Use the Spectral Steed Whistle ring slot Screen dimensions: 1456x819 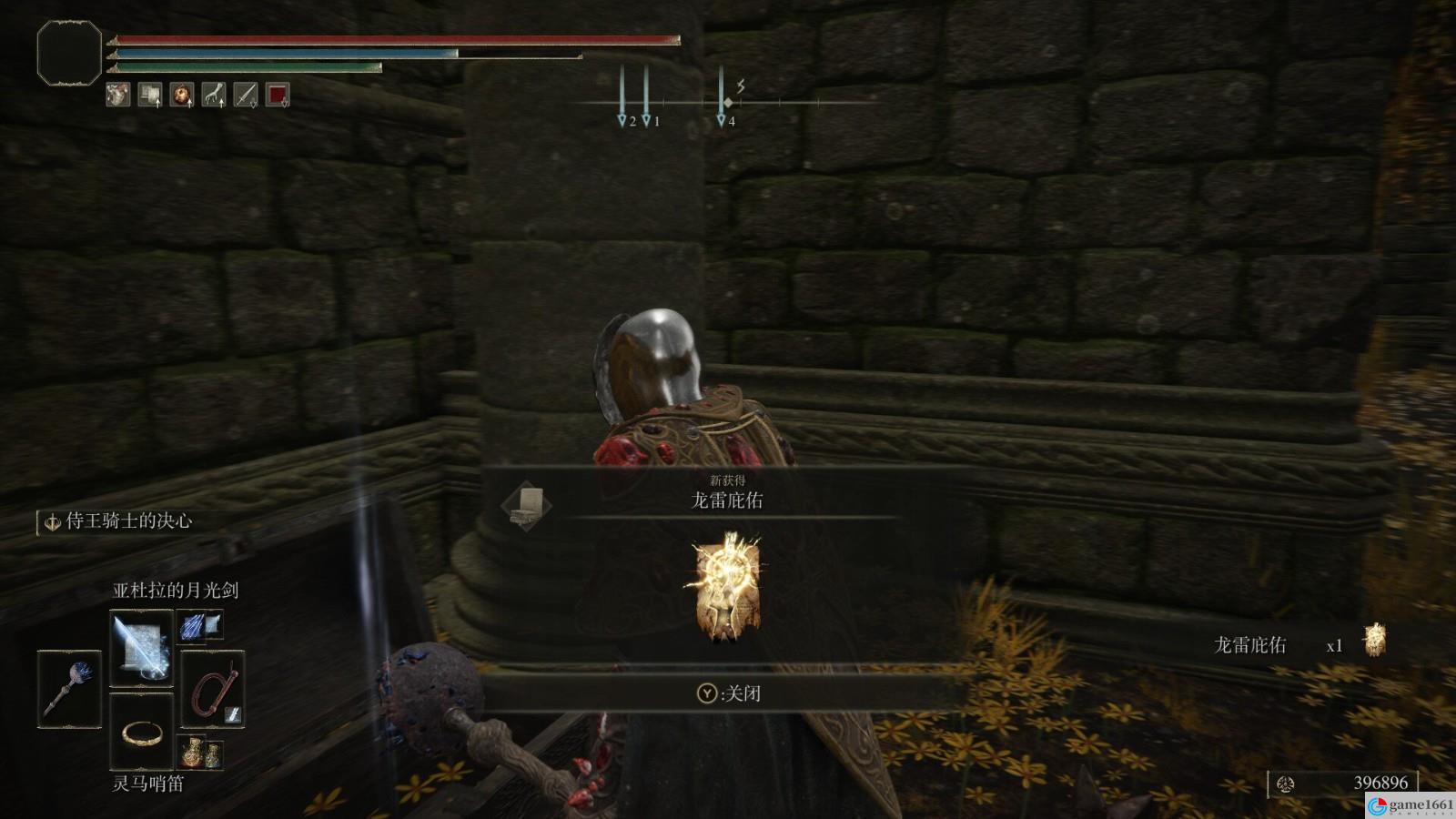142,730
